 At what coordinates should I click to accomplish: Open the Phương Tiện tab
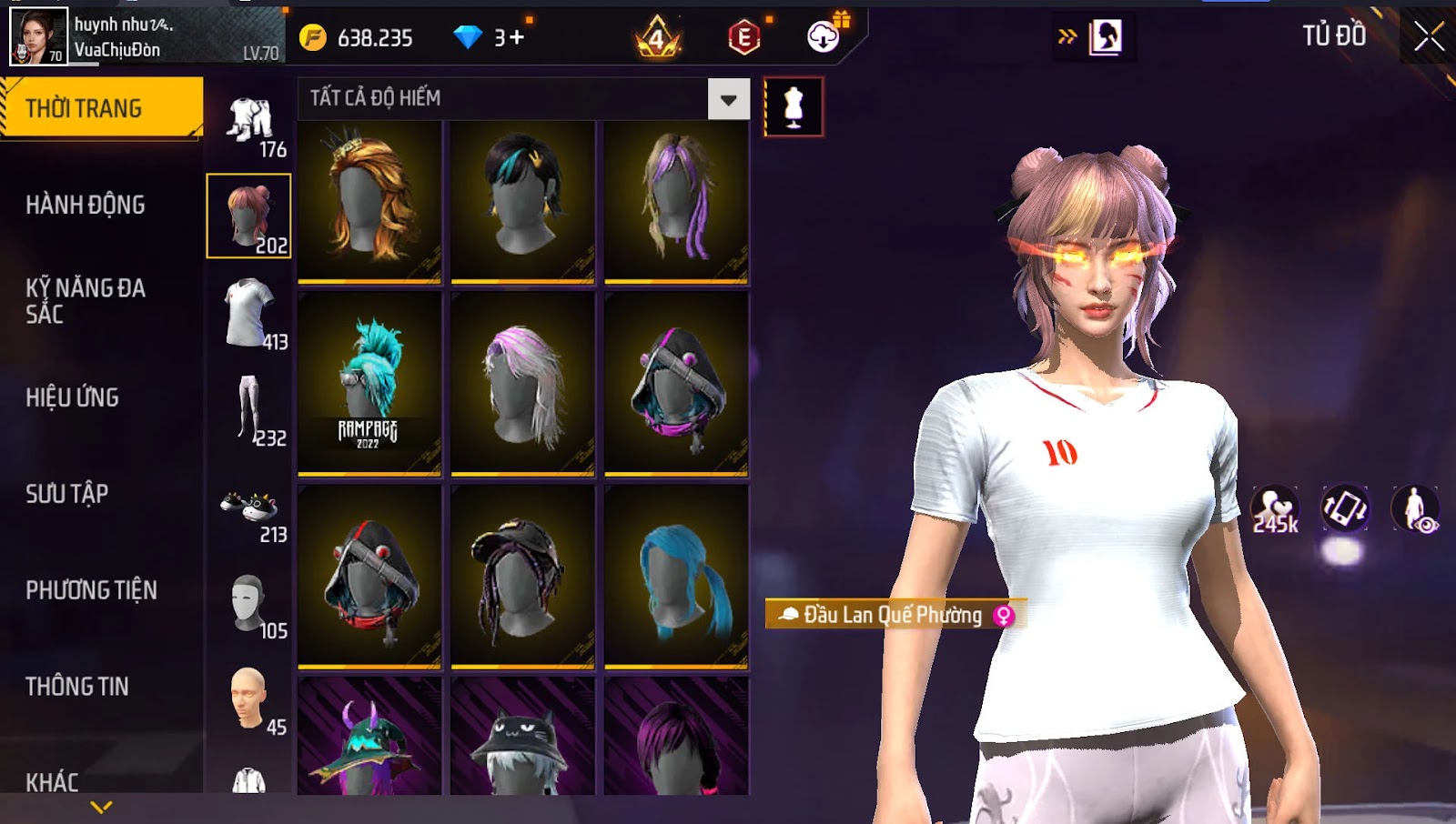(x=91, y=590)
